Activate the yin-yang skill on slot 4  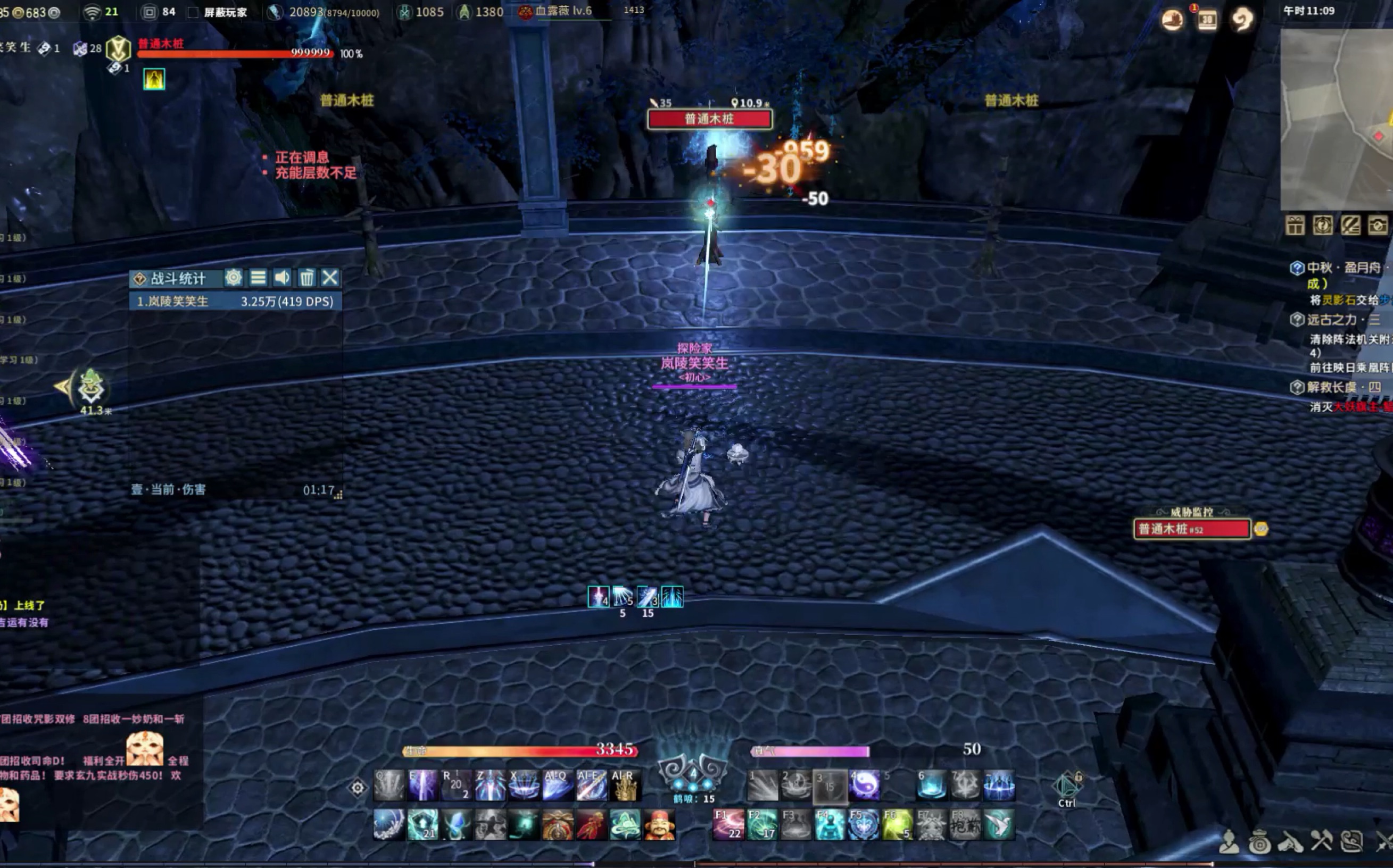pyautogui.click(x=864, y=784)
